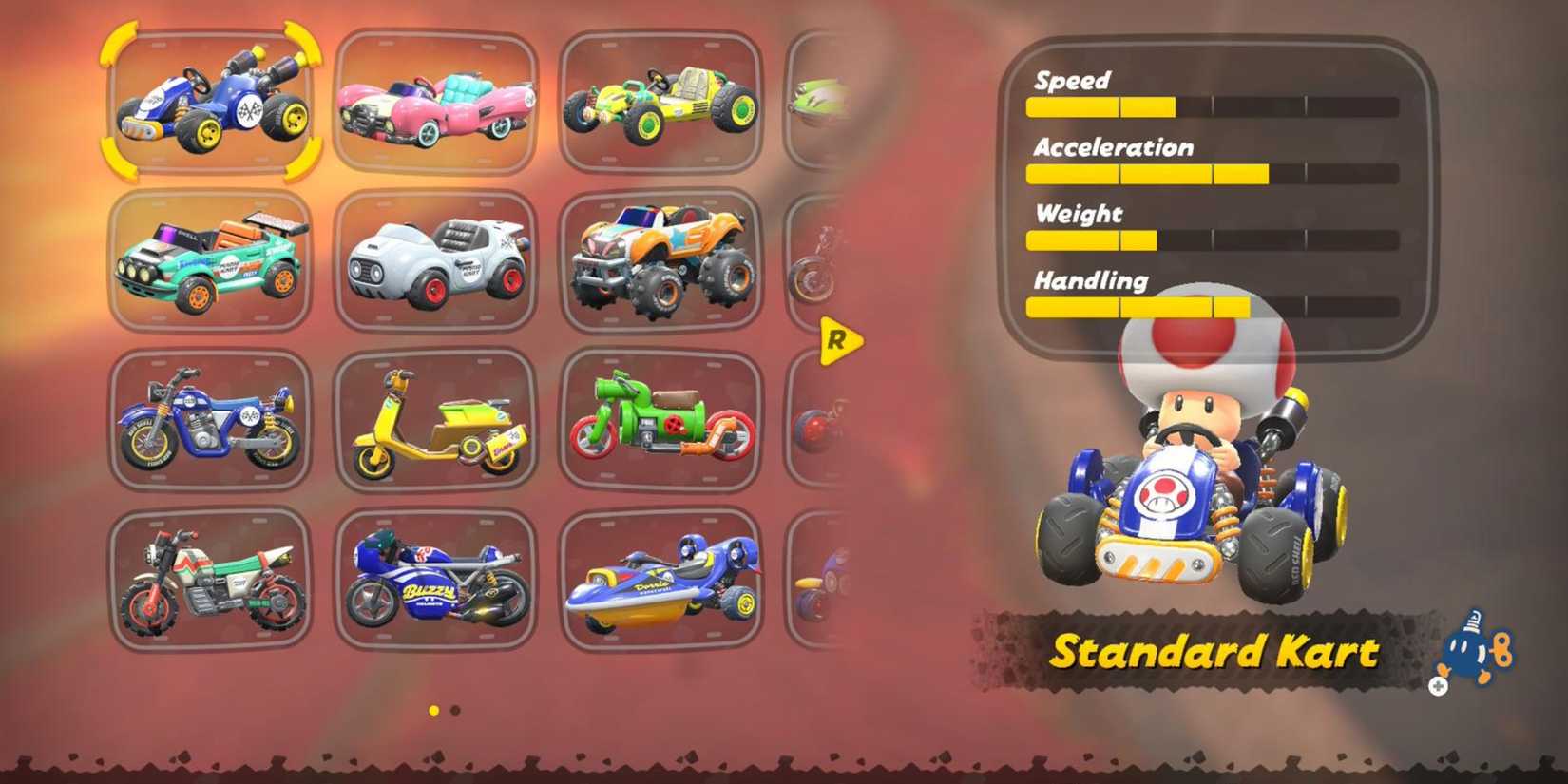
Task: Choose the white kart with red wheels
Action: [x=435, y=261]
